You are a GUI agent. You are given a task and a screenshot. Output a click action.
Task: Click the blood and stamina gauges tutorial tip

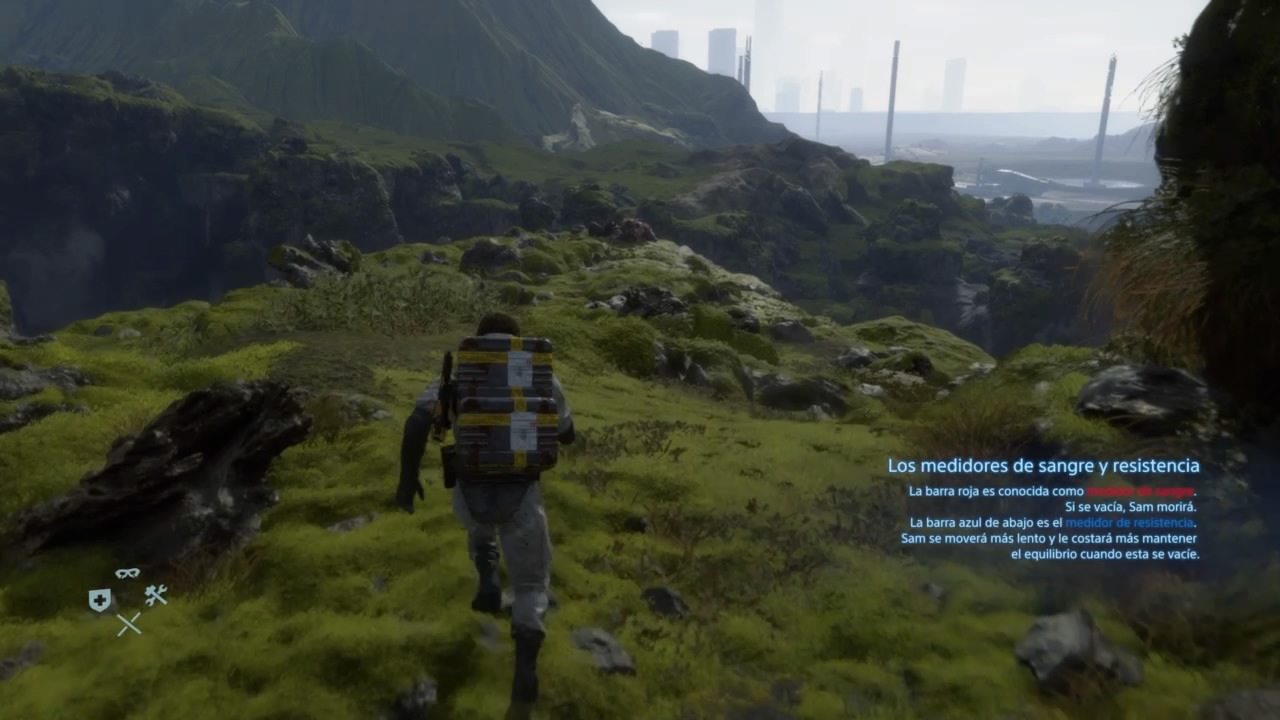coord(1043,508)
